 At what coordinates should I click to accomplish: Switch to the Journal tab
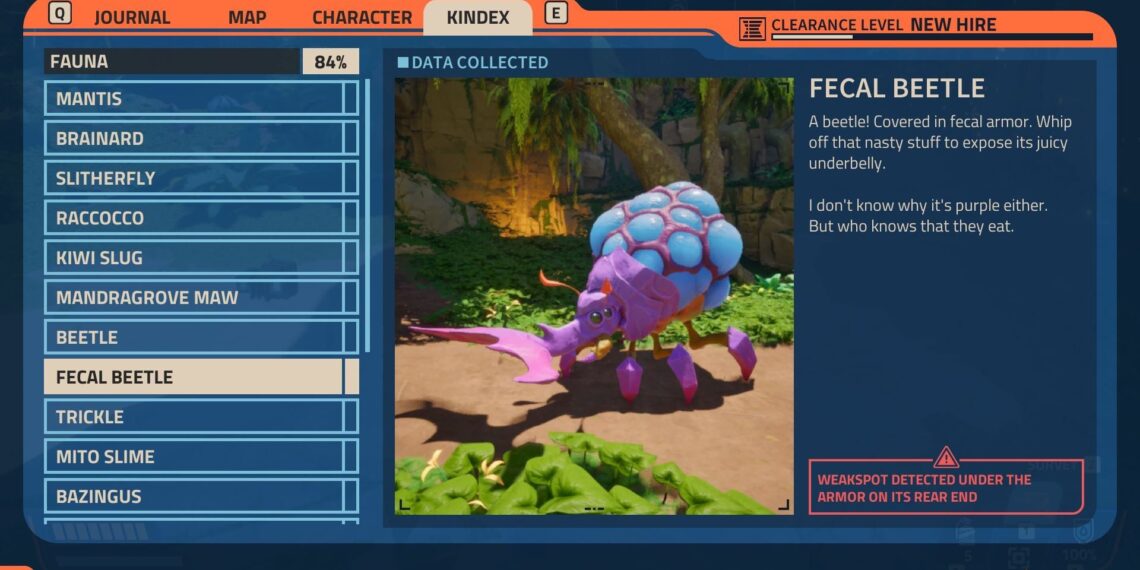[132, 18]
